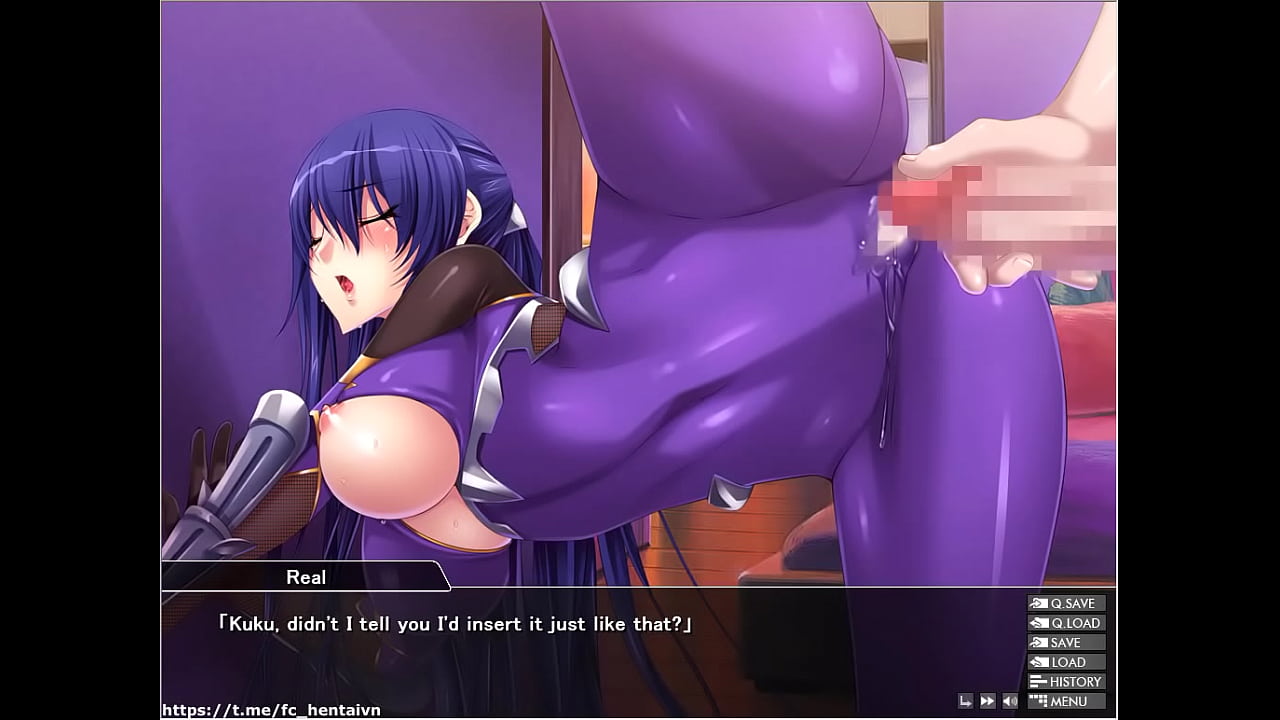Activate the fast-forward skip icon
The height and width of the screenshot is (720, 1280).
pyautogui.click(x=987, y=701)
